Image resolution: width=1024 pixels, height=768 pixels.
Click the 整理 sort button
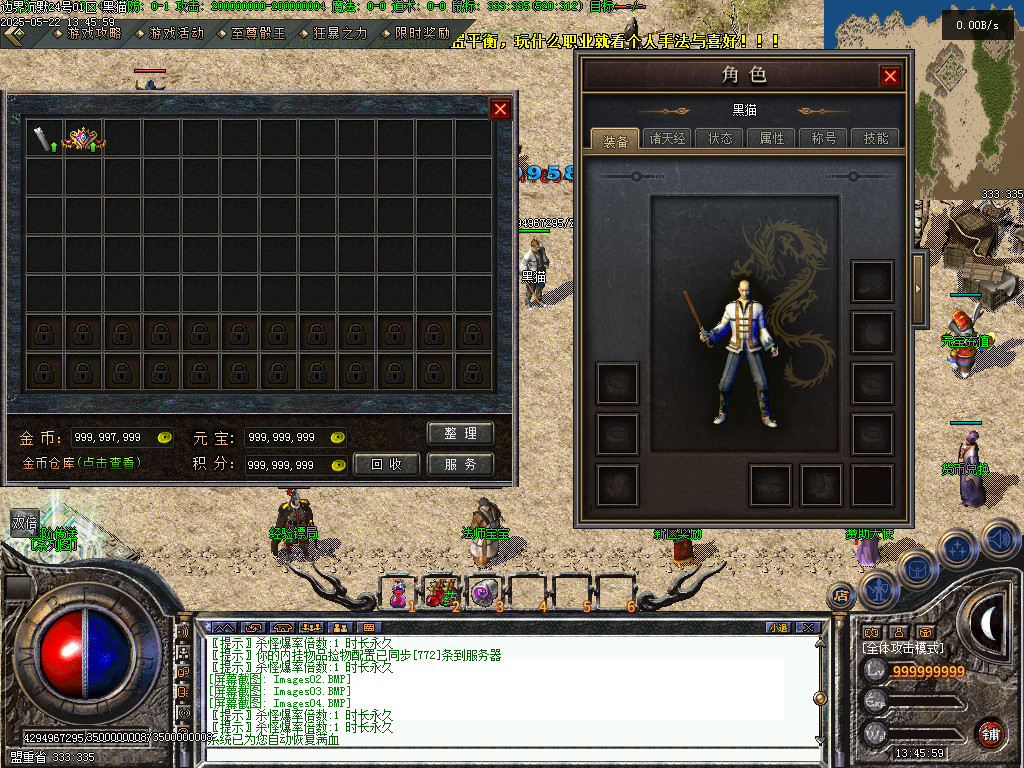461,434
